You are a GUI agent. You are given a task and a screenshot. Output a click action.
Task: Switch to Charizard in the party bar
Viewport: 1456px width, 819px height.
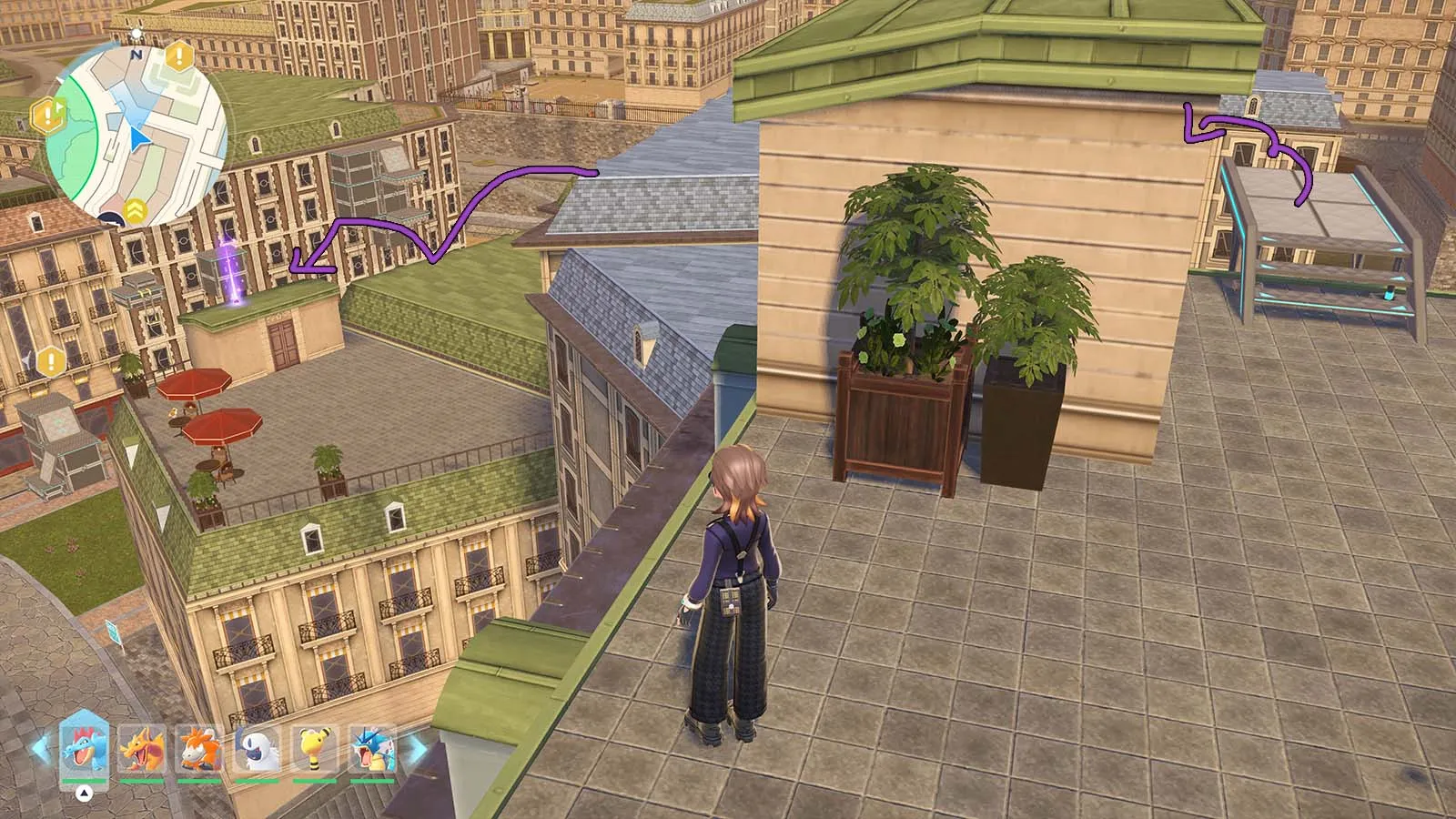[x=142, y=750]
